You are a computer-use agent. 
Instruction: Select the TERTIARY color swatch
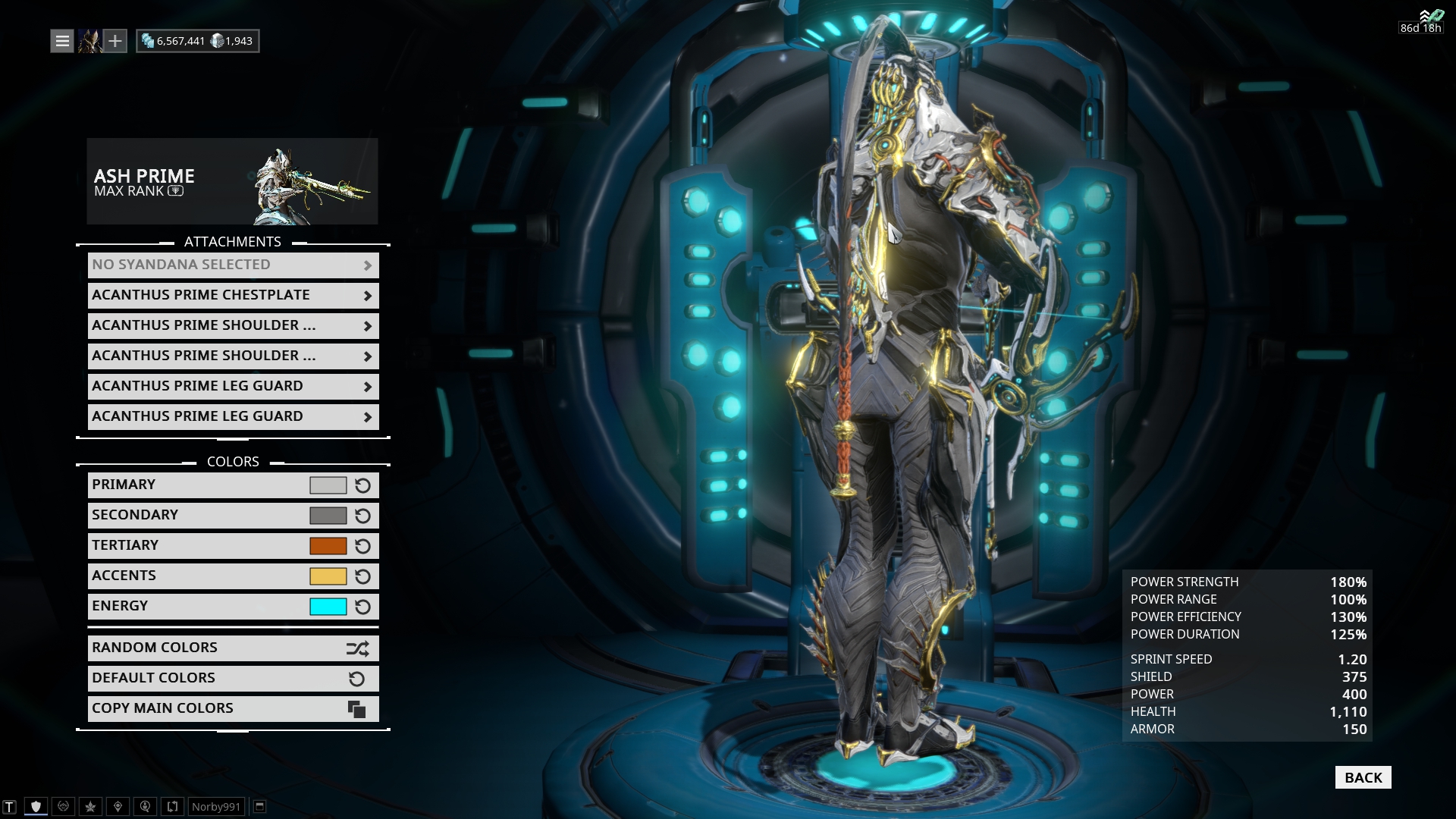[x=329, y=545]
